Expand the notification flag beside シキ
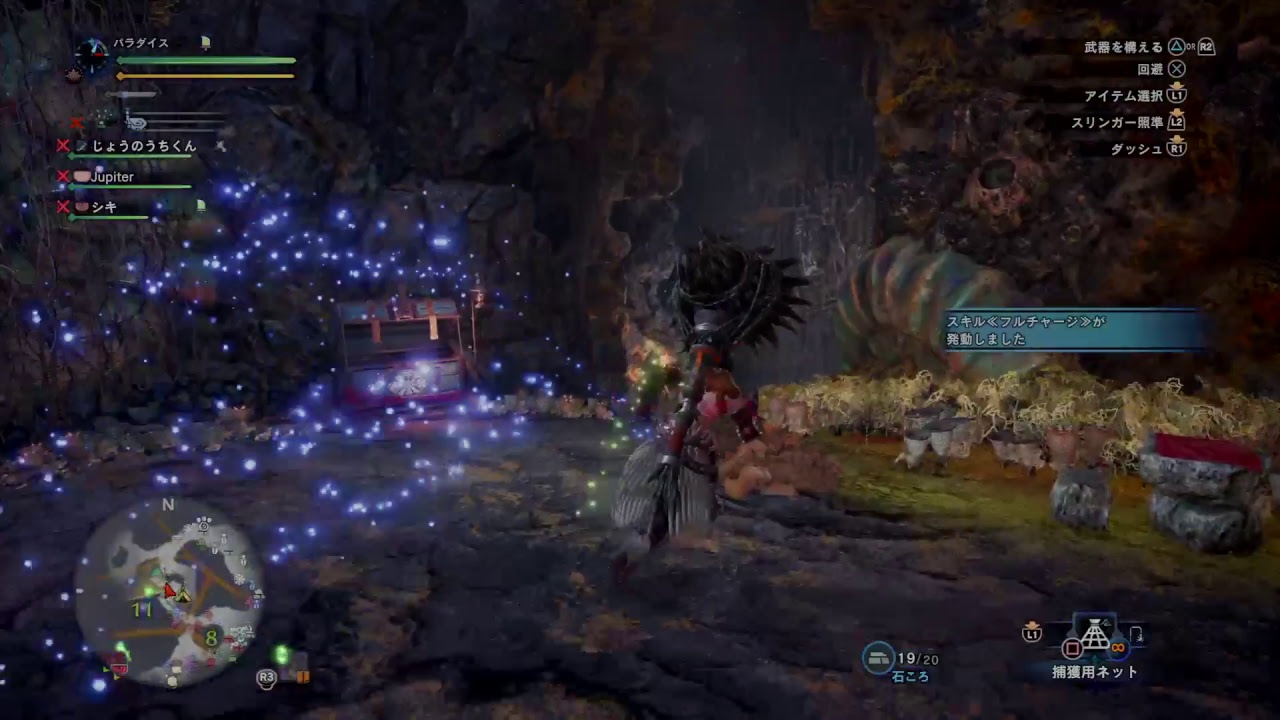1280x720 pixels. click(x=200, y=206)
